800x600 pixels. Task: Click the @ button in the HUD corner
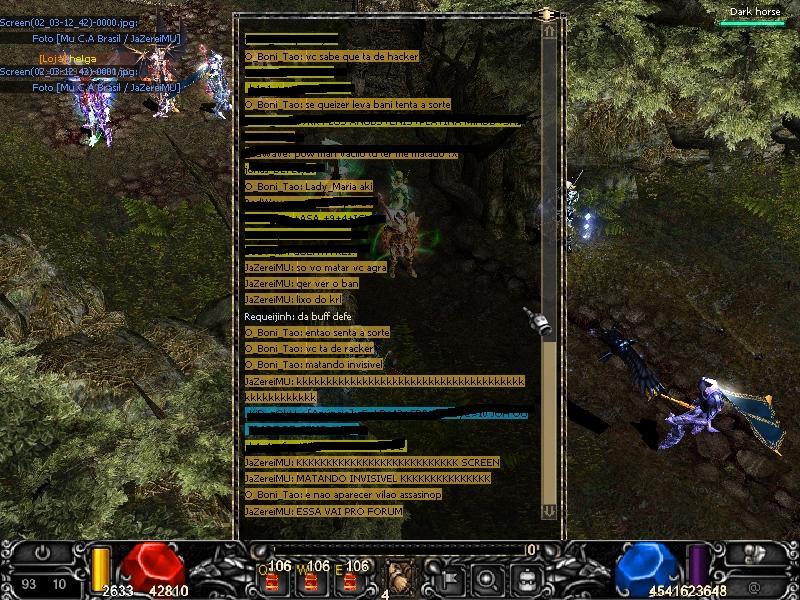coord(752,583)
